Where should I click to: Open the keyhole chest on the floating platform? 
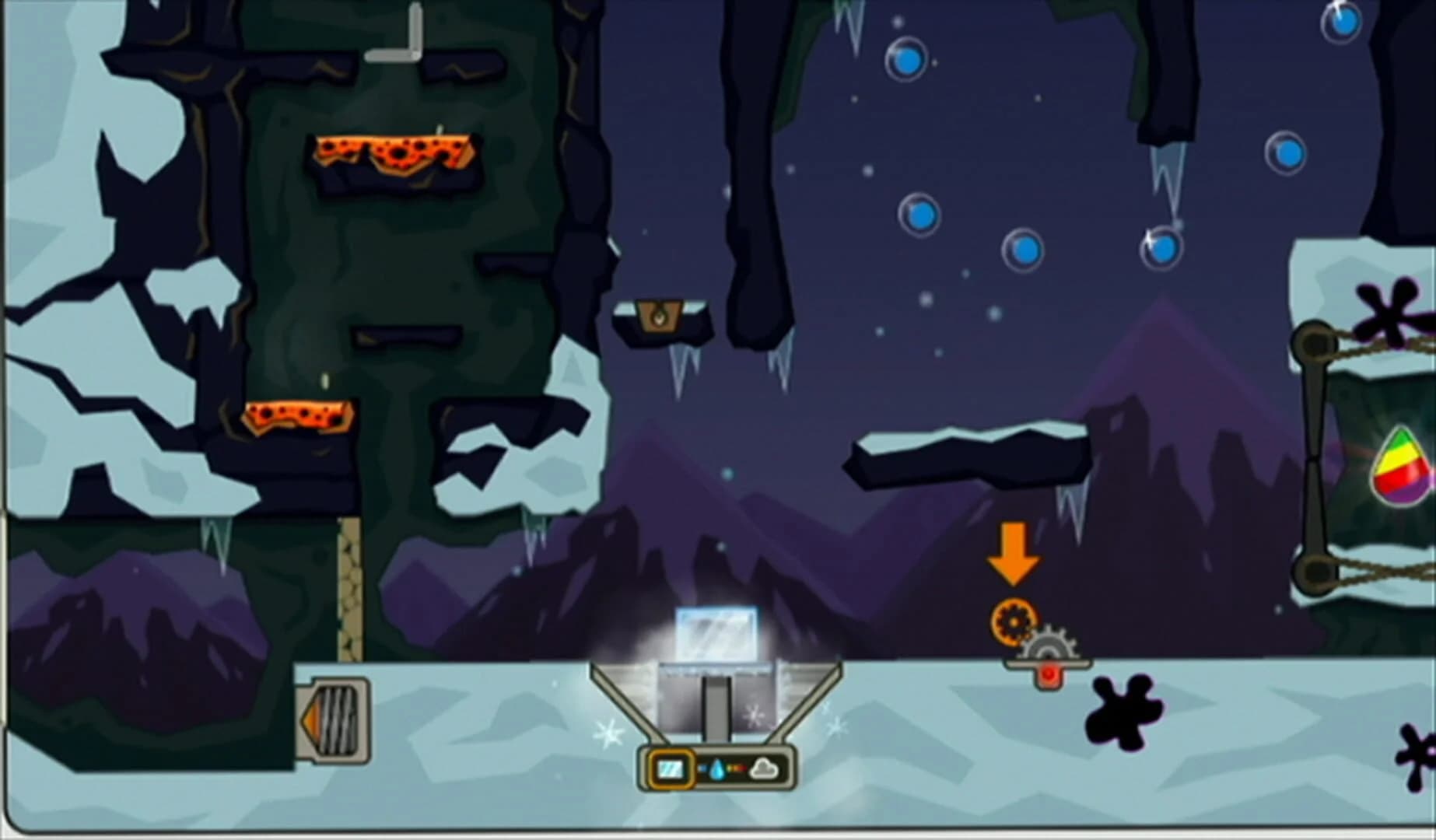[x=660, y=315]
